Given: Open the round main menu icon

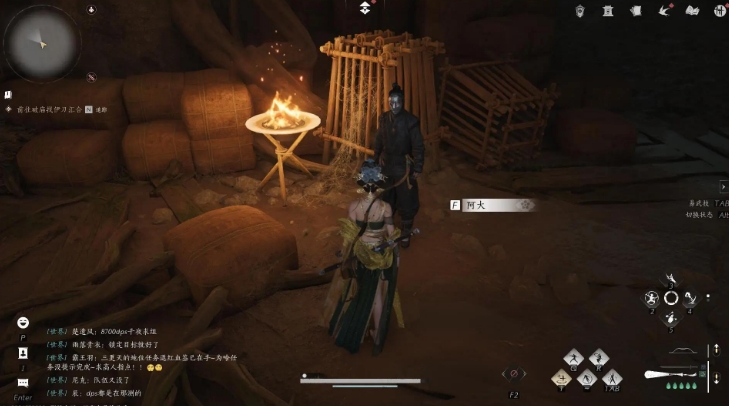Looking at the screenshot, I should pos(719,10).
